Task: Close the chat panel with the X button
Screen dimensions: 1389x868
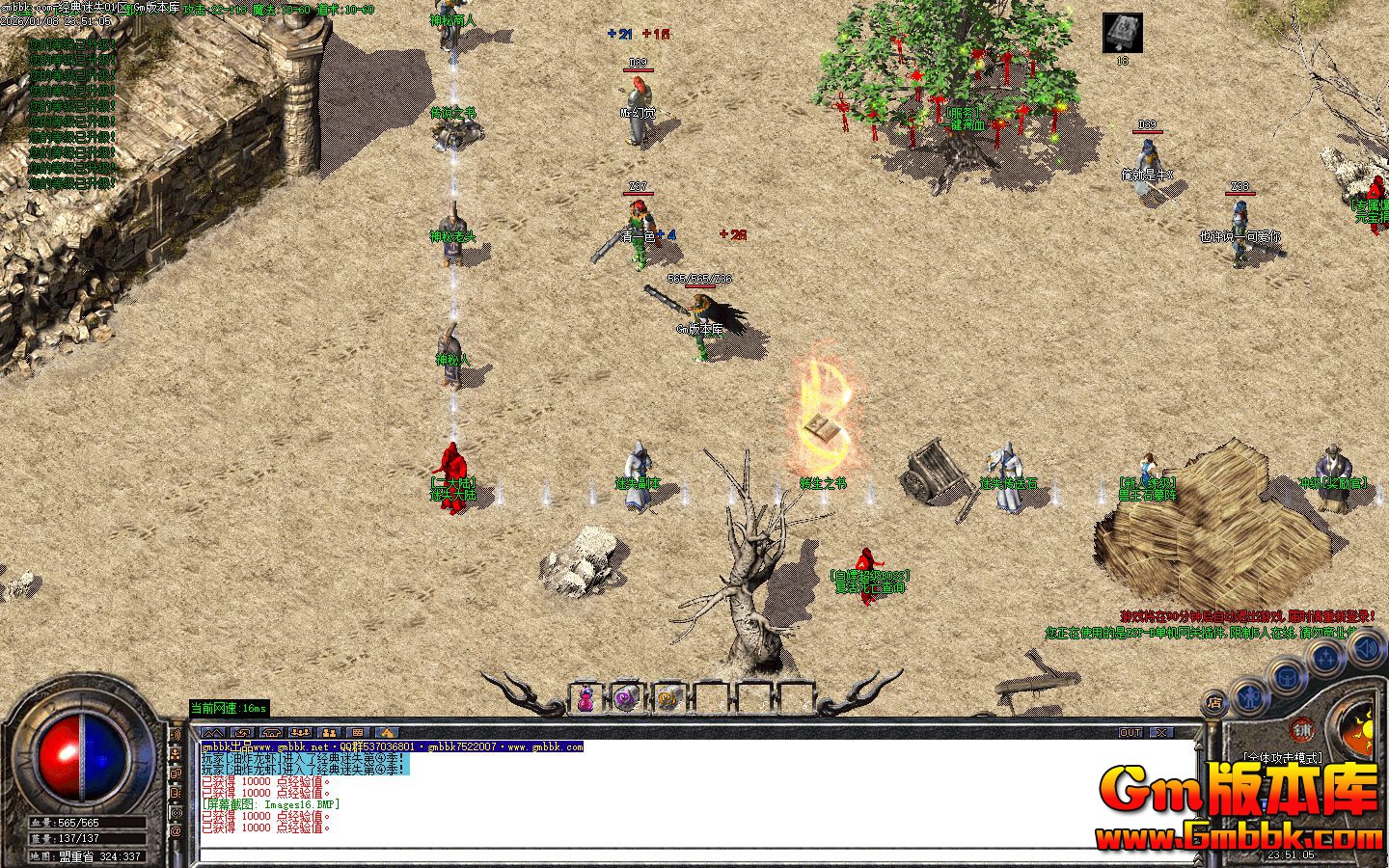Action: point(1161,733)
